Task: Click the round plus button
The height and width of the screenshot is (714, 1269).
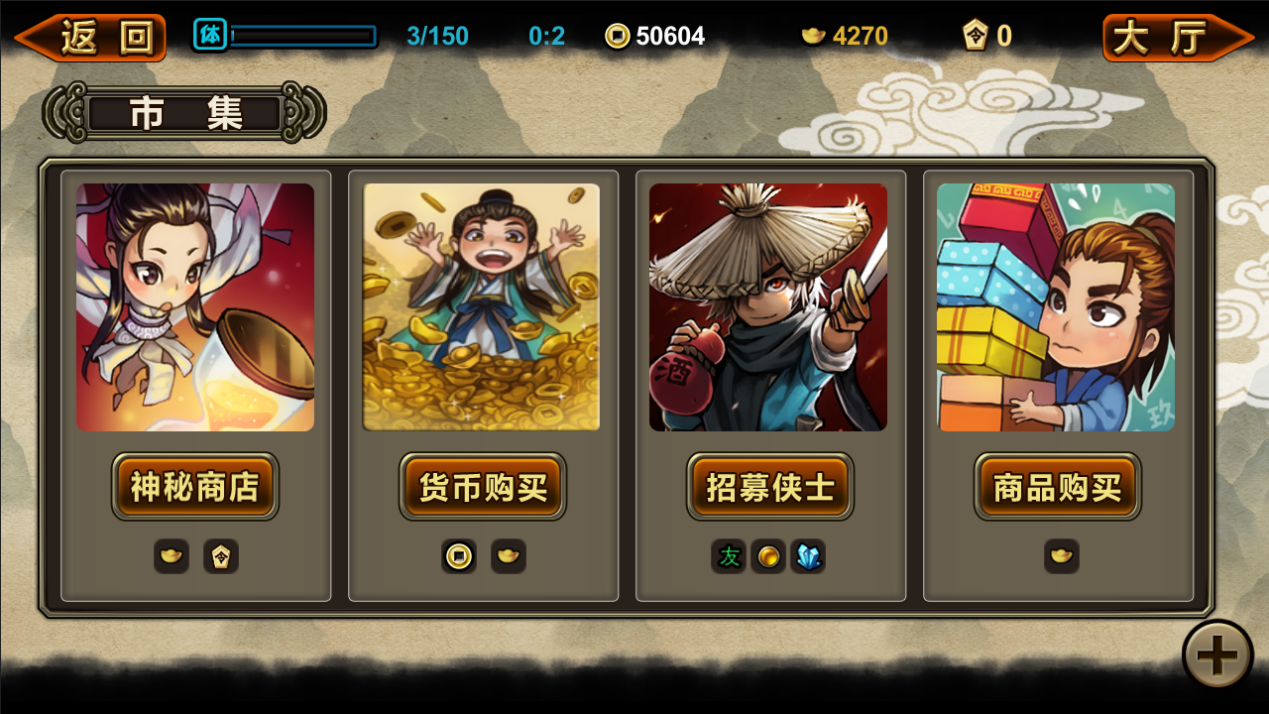Action: pyautogui.click(x=1217, y=656)
